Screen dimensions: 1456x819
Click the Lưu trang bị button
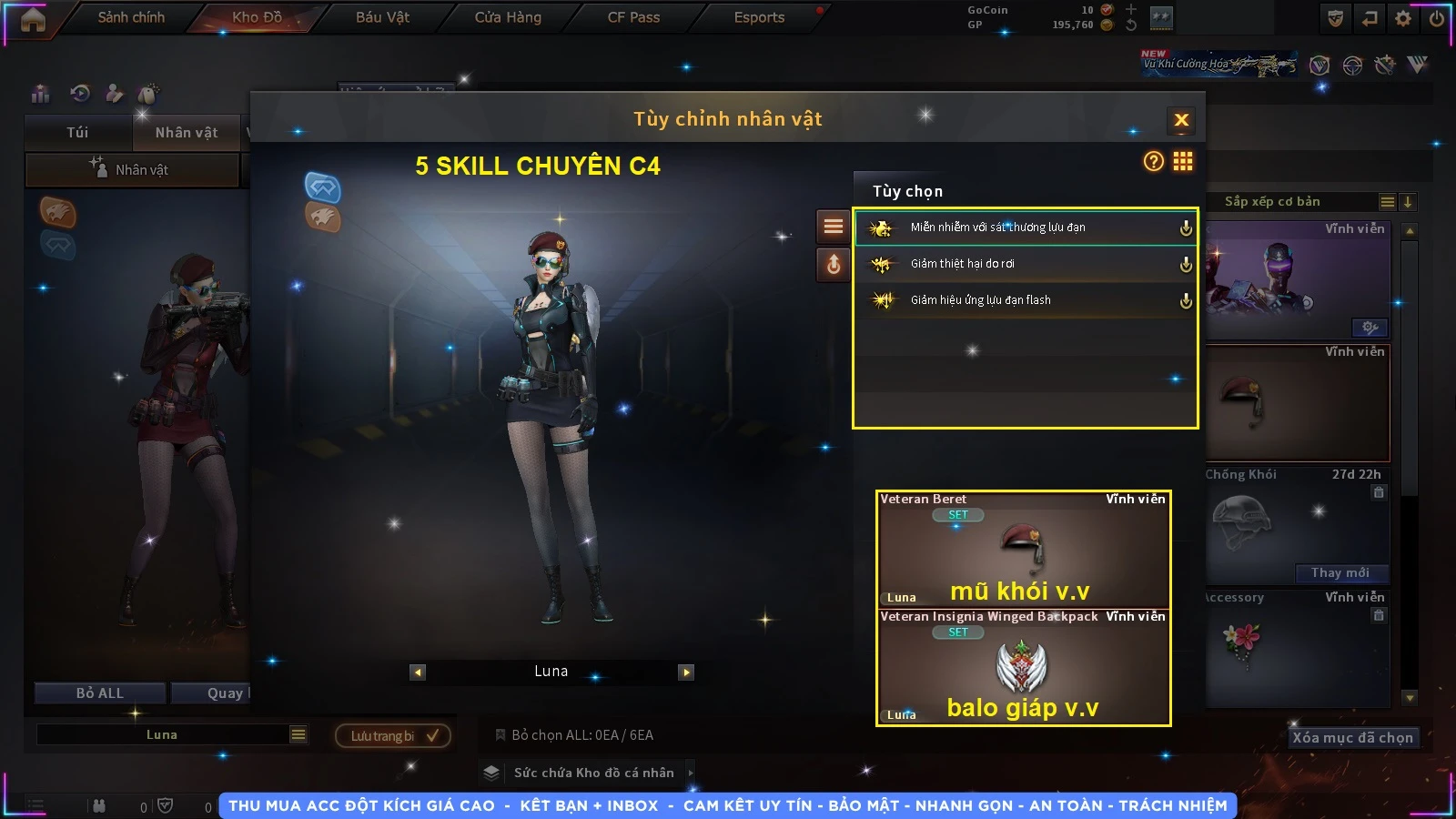pos(393,736)
